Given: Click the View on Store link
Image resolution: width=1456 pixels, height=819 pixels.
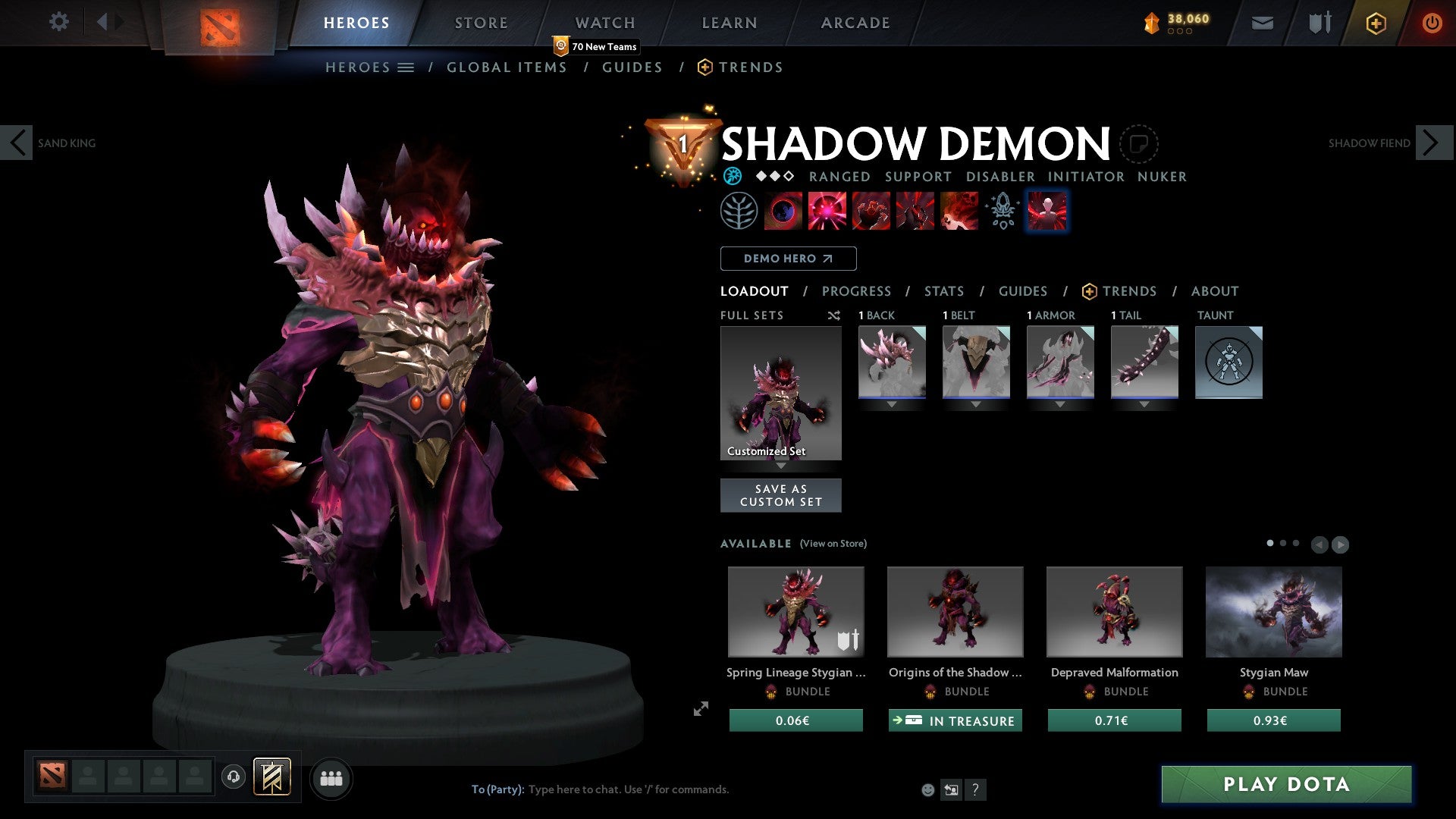Looking at the screenshot, I should click(x=833, y=544).
